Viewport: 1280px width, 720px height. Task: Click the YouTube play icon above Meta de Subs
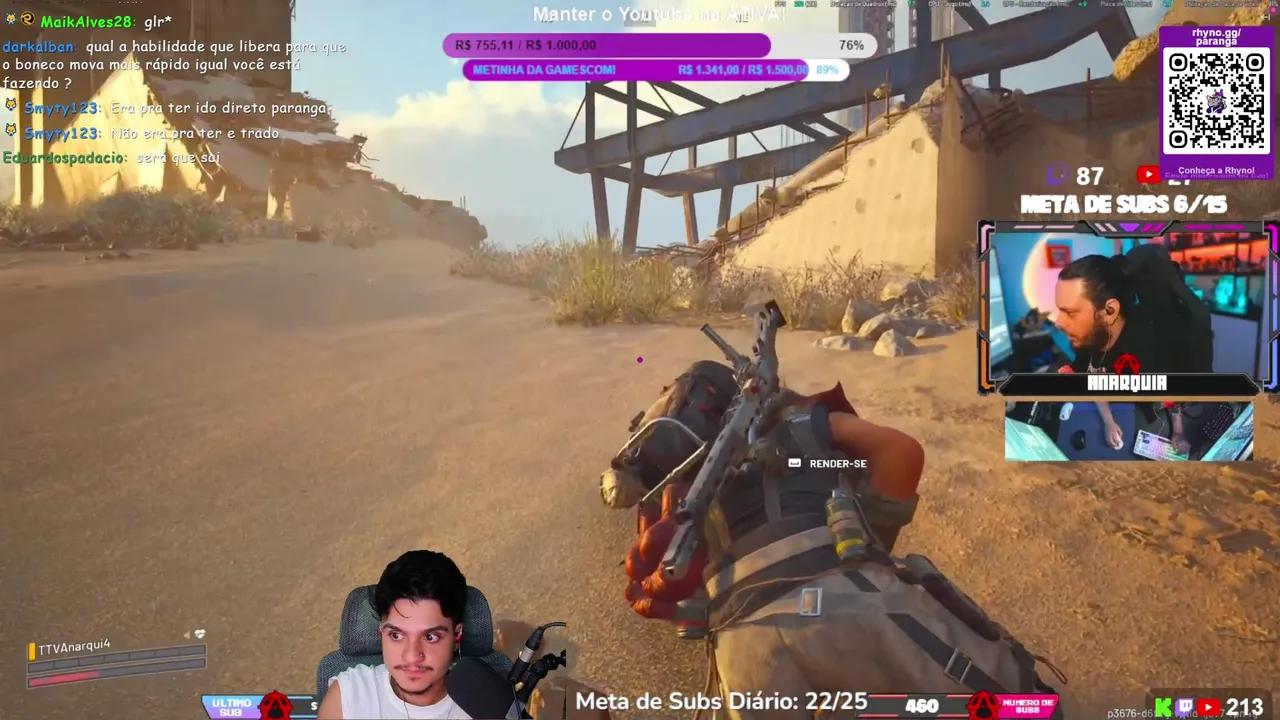1148,175
